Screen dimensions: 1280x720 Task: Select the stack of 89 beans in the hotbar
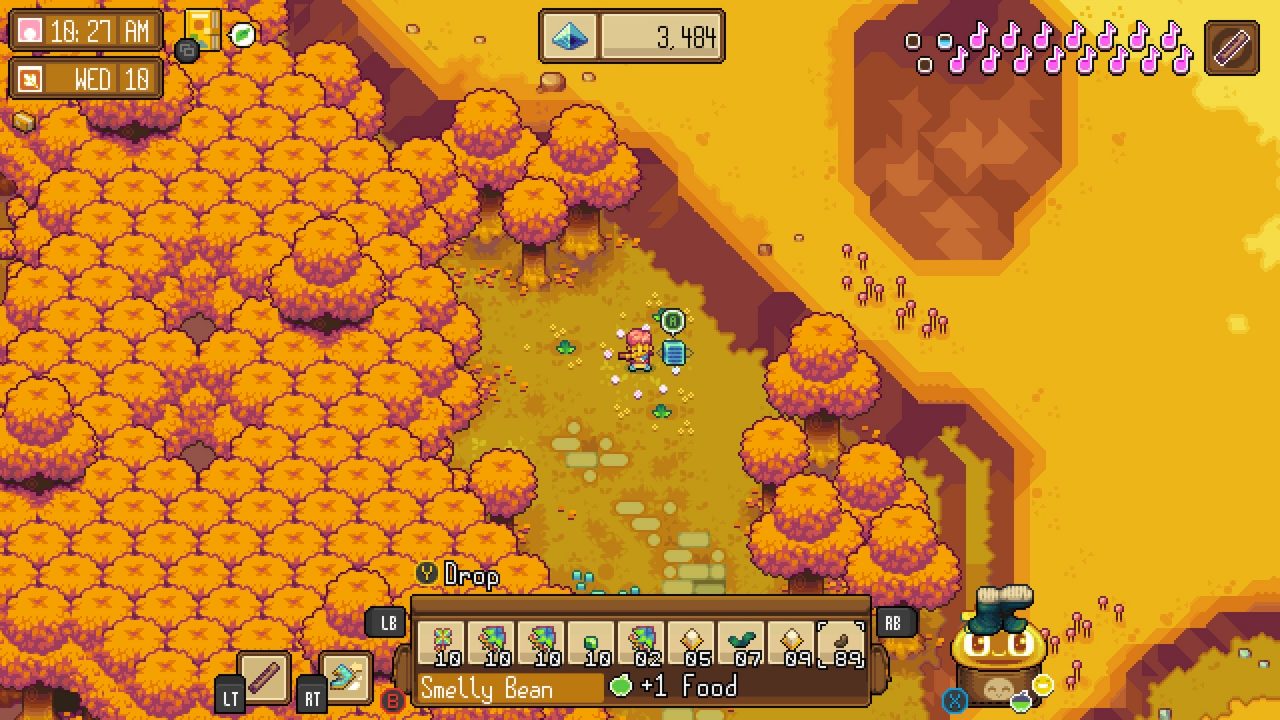tap(843, 640)
